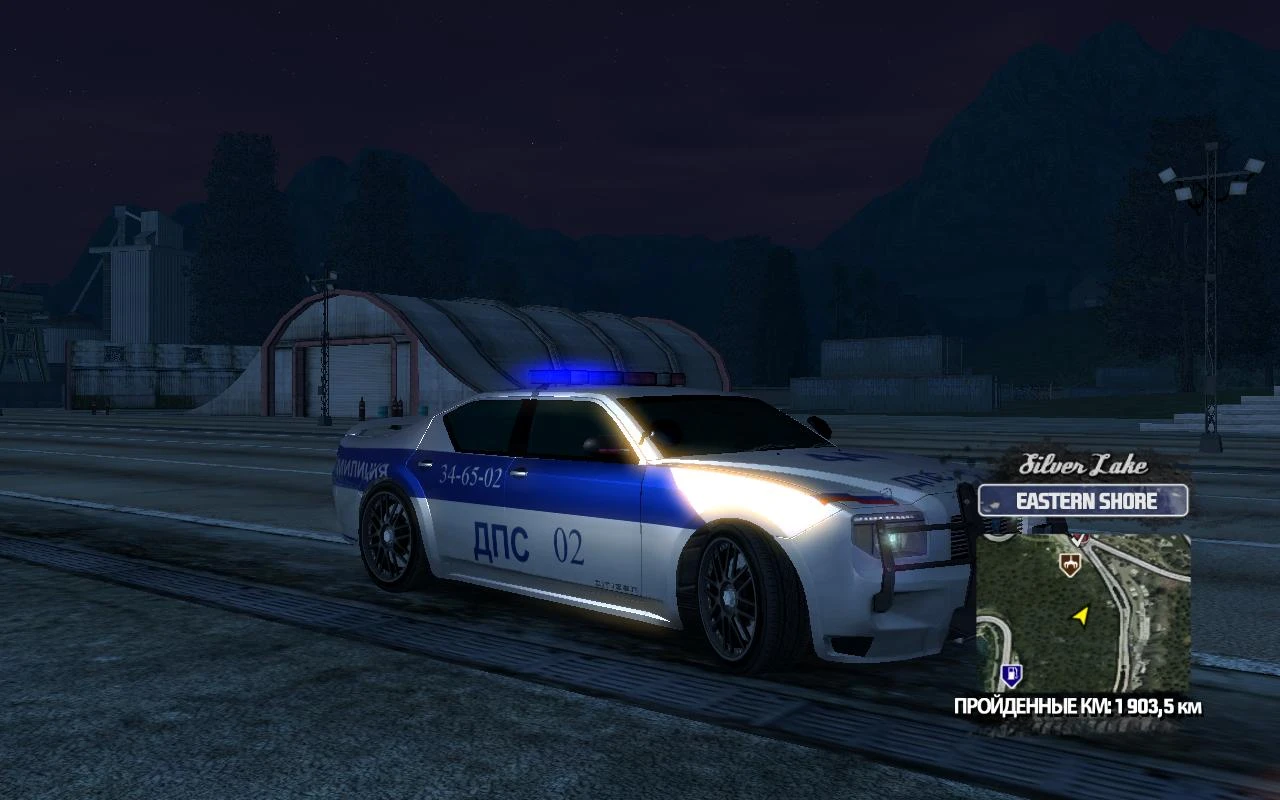Select the red event marker atop the minimap
Image resolution: width=1280 pixels, height=800 pixels.
(x=1080, y=538)
